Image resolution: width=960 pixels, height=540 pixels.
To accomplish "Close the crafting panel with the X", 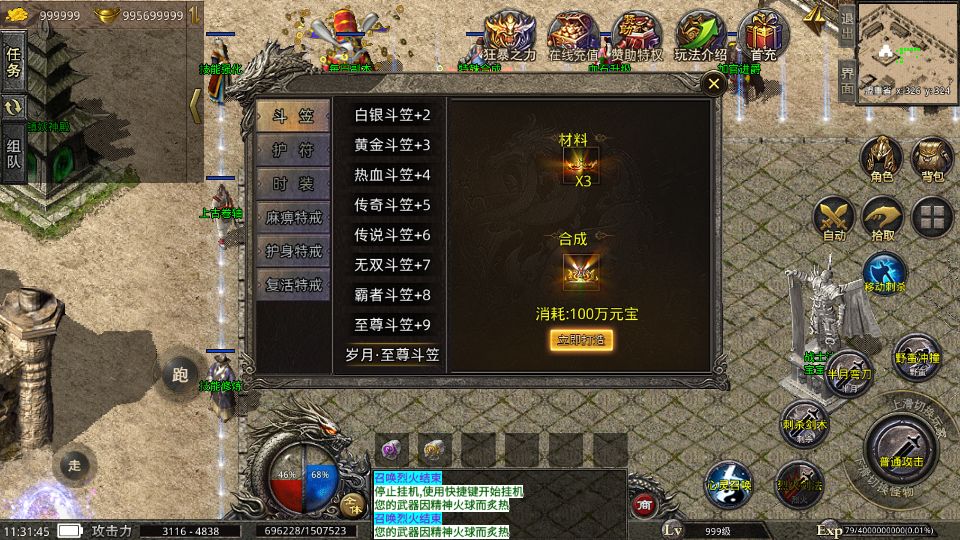I will (713, 85).
